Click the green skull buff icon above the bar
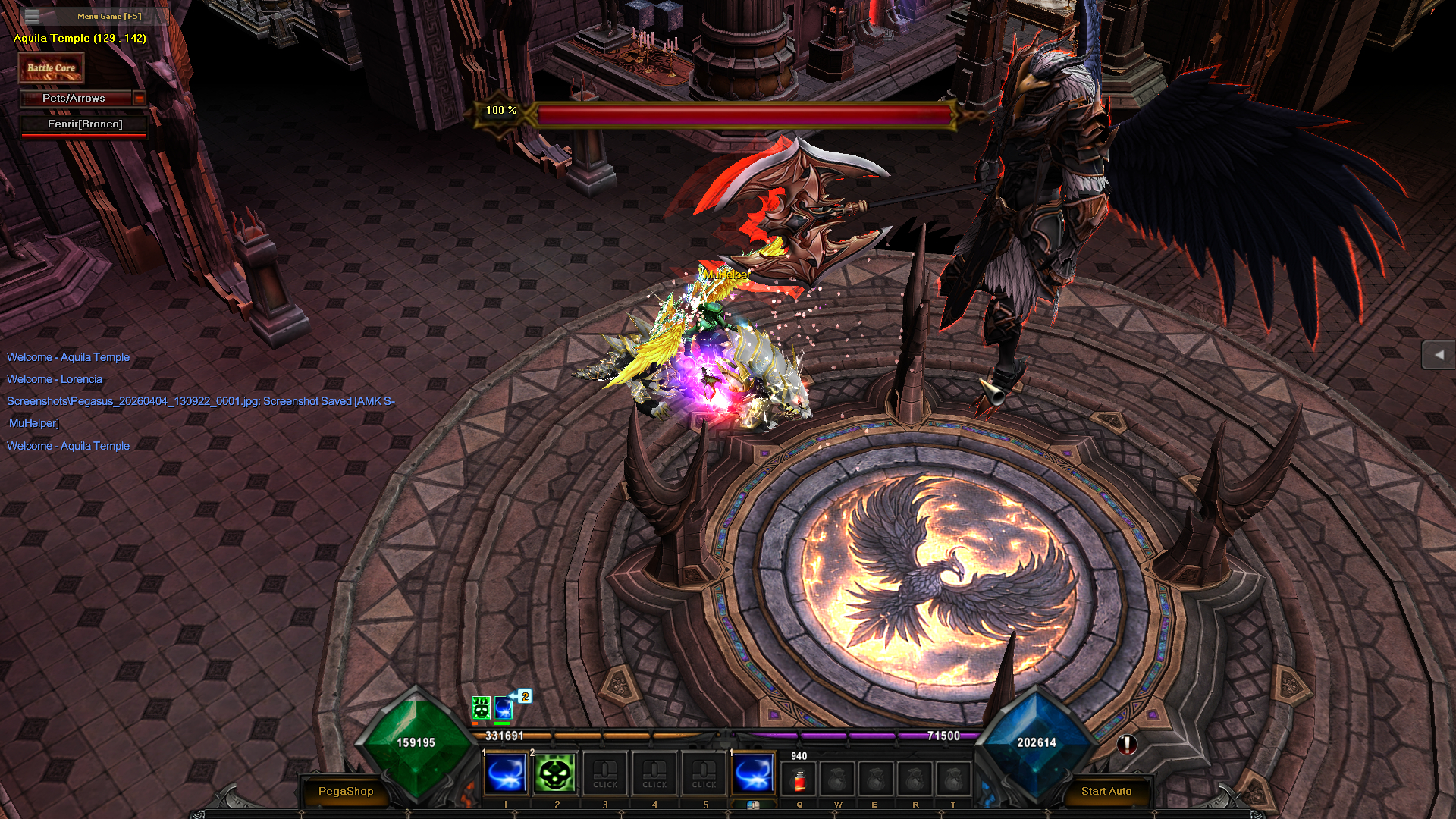This screenshot has width=1456, height=819. tap(481, 708)
